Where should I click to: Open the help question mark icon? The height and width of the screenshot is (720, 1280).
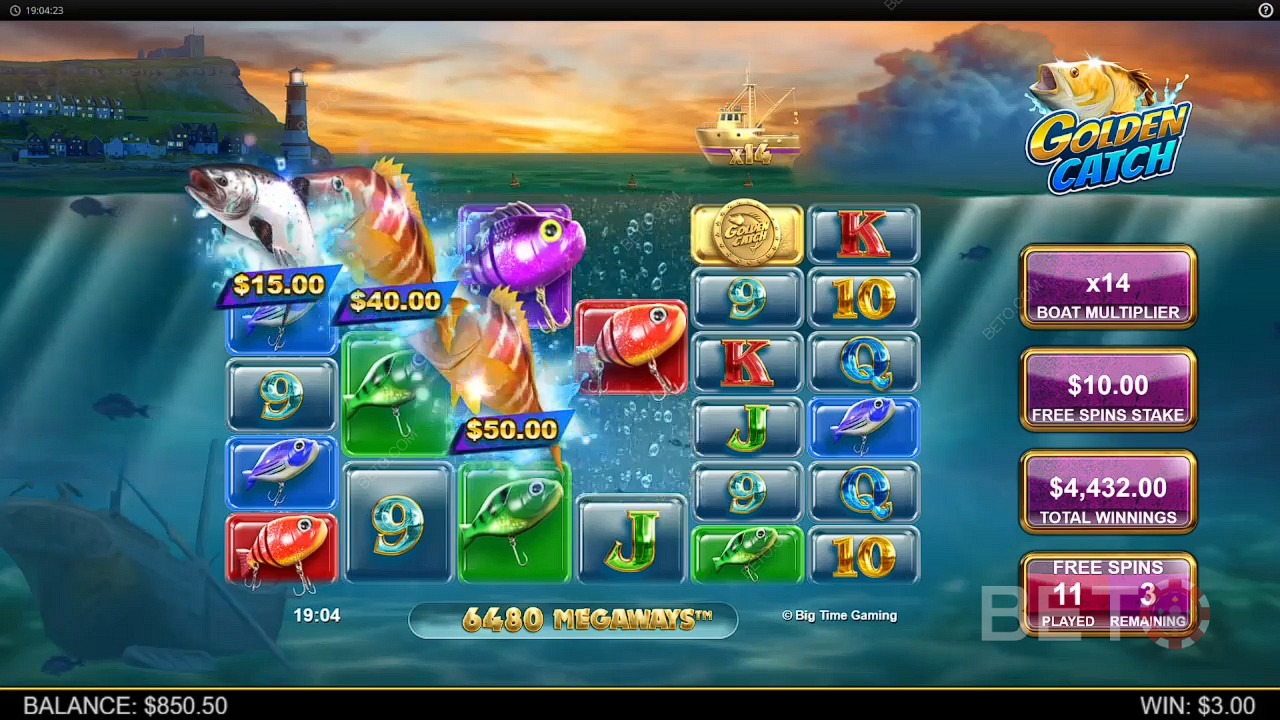tap(1265, 10)
